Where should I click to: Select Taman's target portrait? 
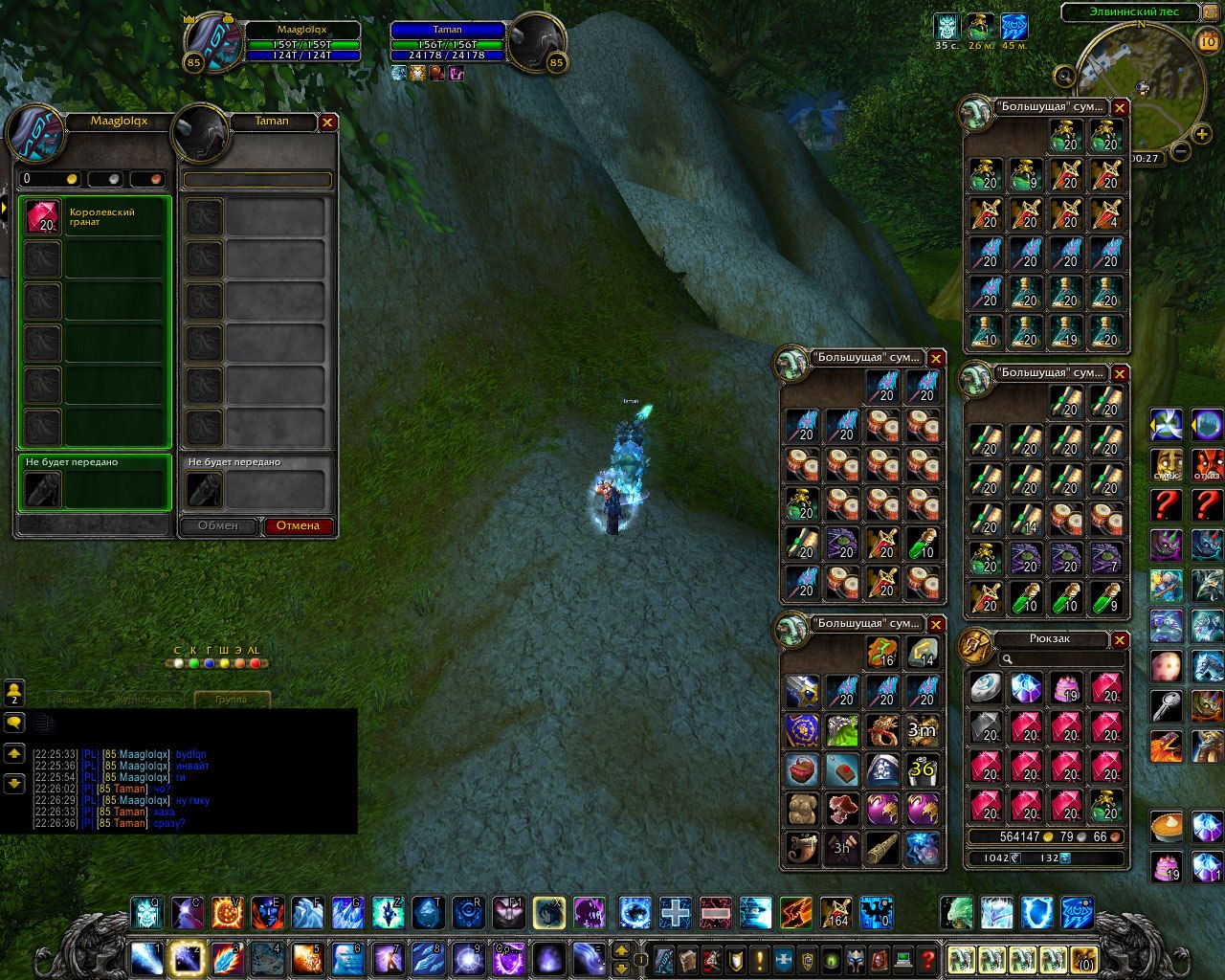[x=536, y=43]
